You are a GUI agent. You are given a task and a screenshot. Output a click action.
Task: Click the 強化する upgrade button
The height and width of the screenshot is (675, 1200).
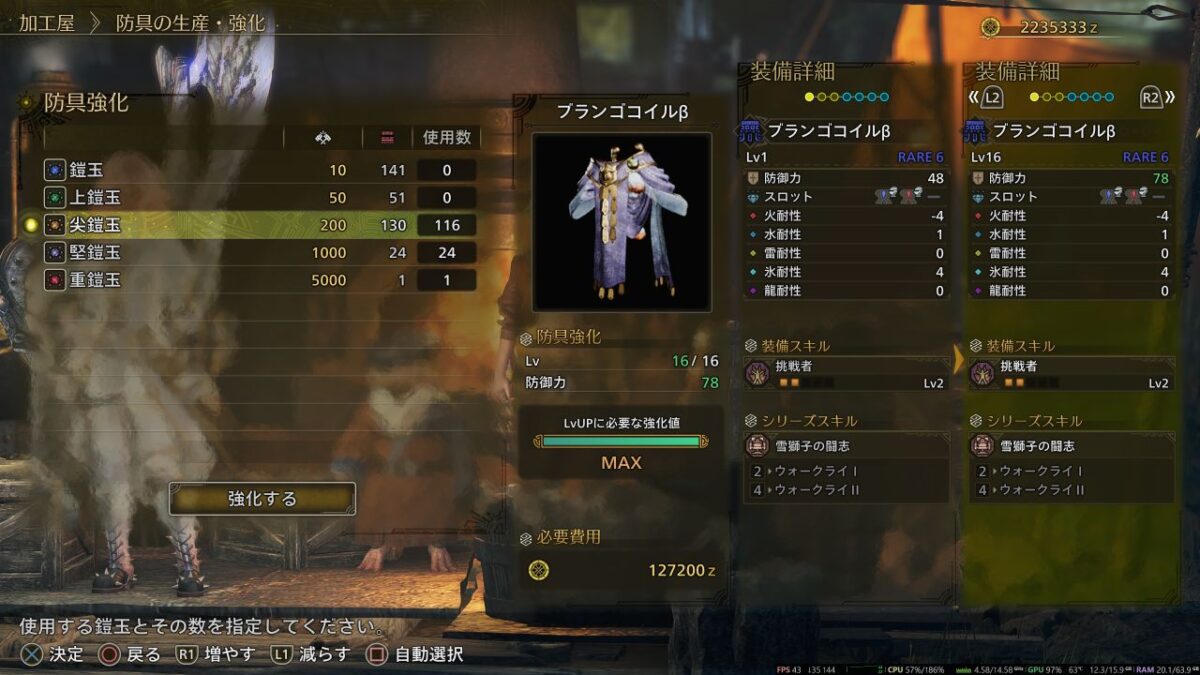tap(262, 498)
